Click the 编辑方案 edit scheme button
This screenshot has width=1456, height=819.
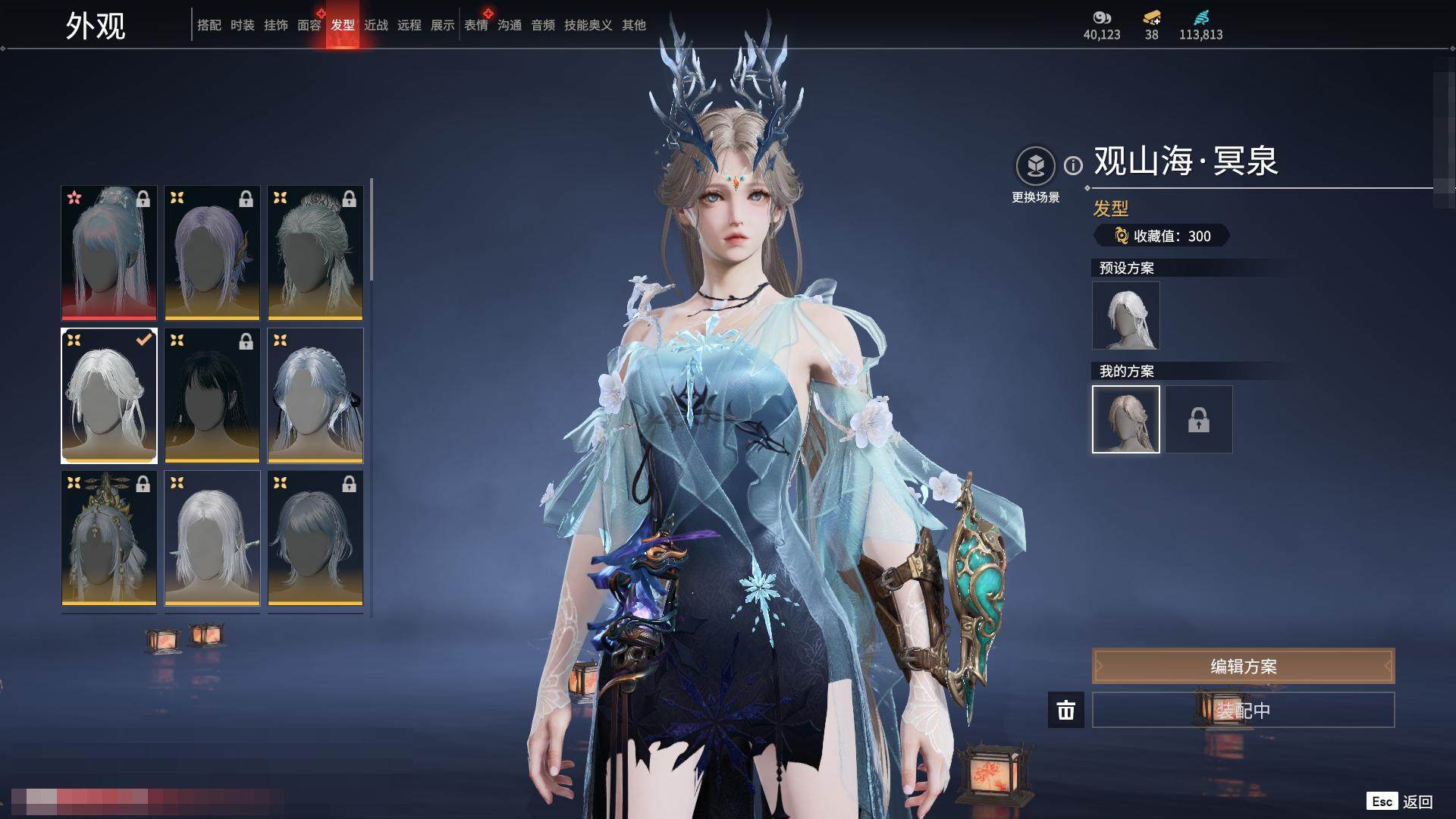1243,667
